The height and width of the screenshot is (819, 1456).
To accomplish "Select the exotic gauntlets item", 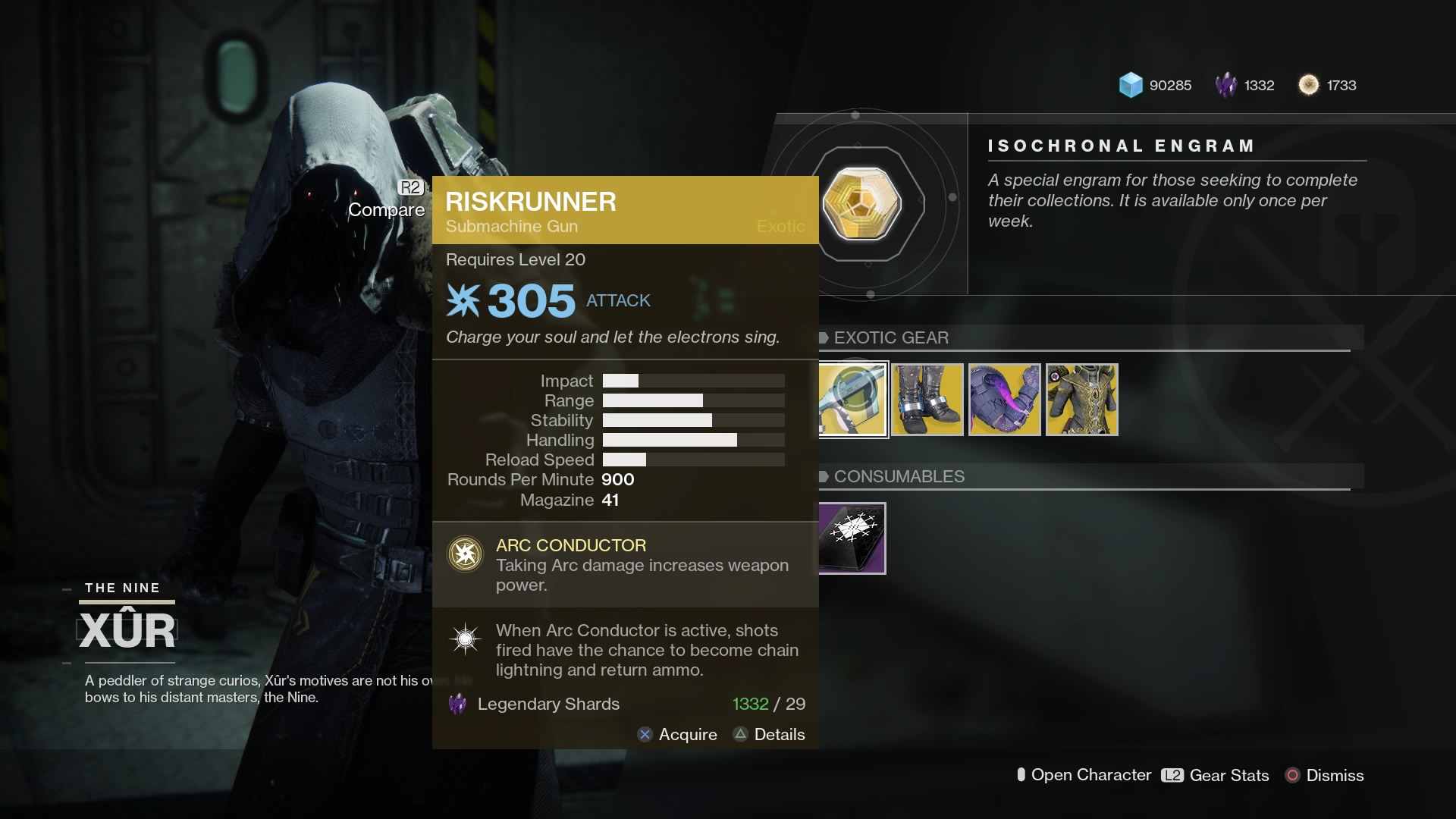I will [1005, 400].
